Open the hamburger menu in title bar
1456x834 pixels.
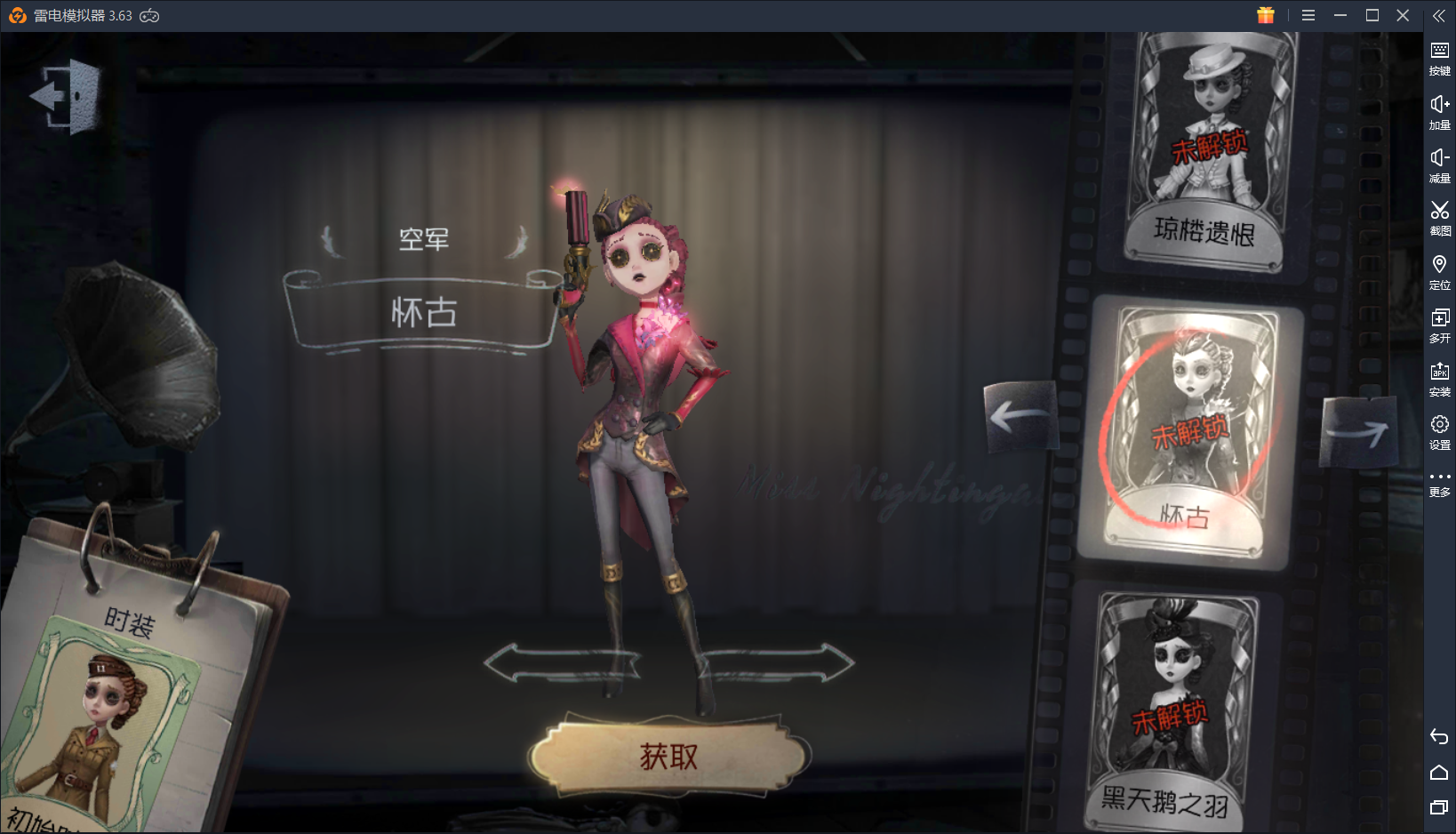click(1308, 15)
